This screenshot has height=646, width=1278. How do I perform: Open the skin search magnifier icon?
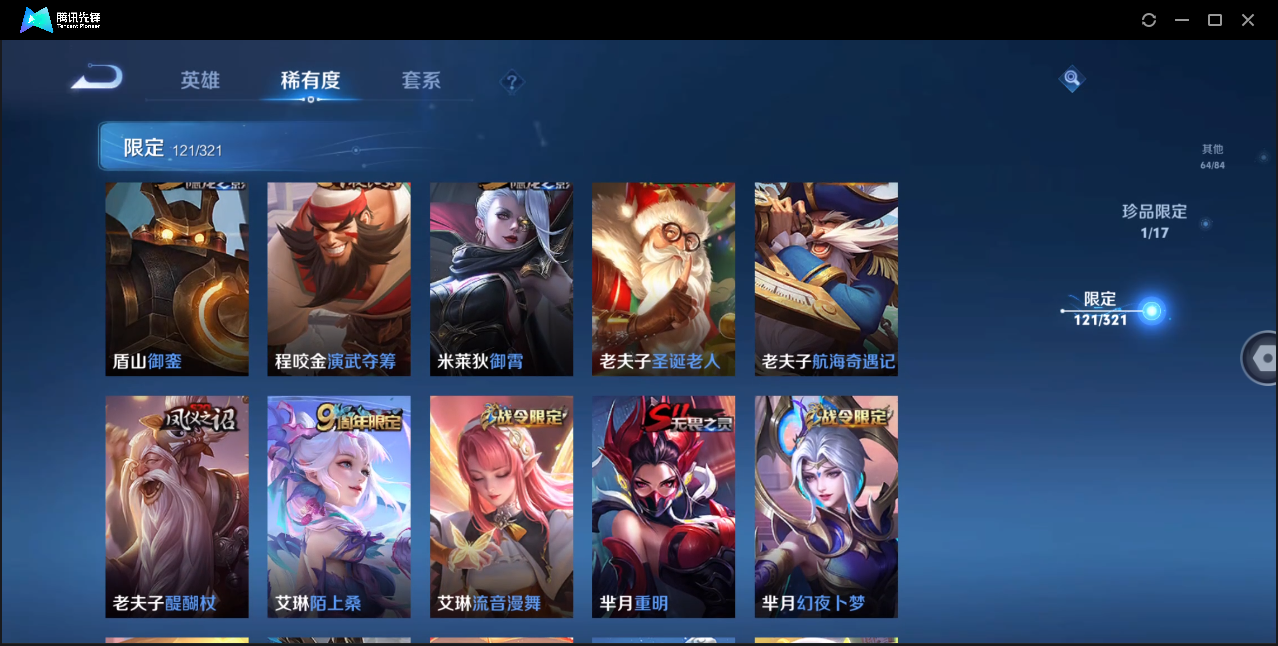(x=1071, y=78)
